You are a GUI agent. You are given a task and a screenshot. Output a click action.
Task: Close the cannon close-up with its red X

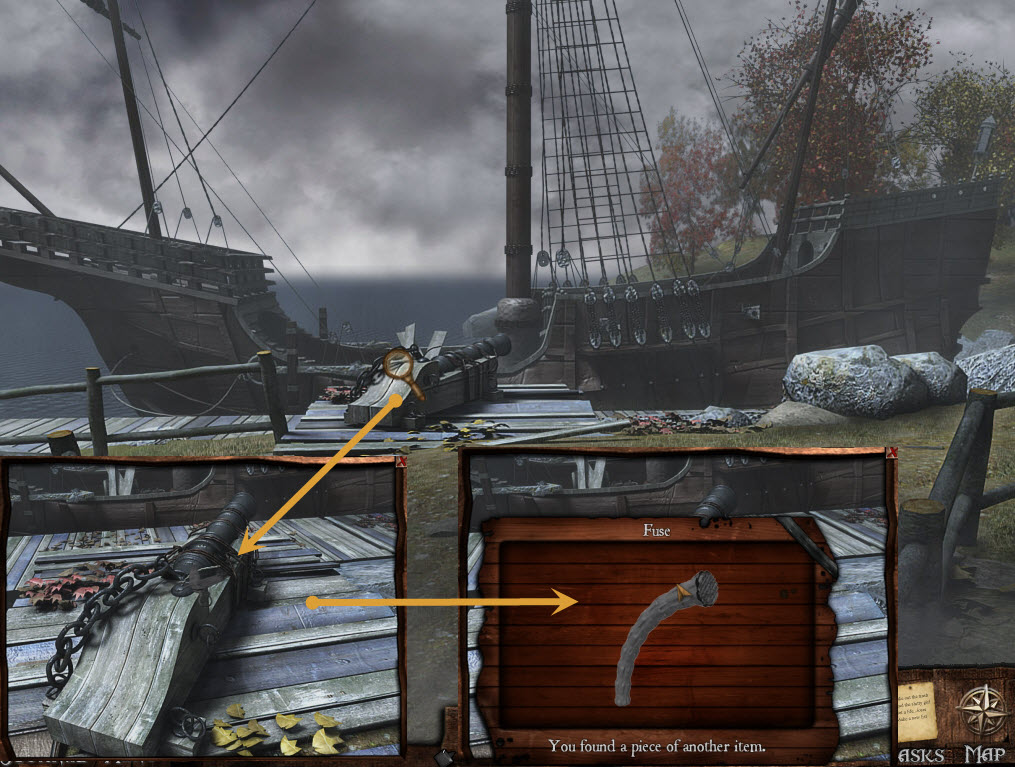point(399,463)
